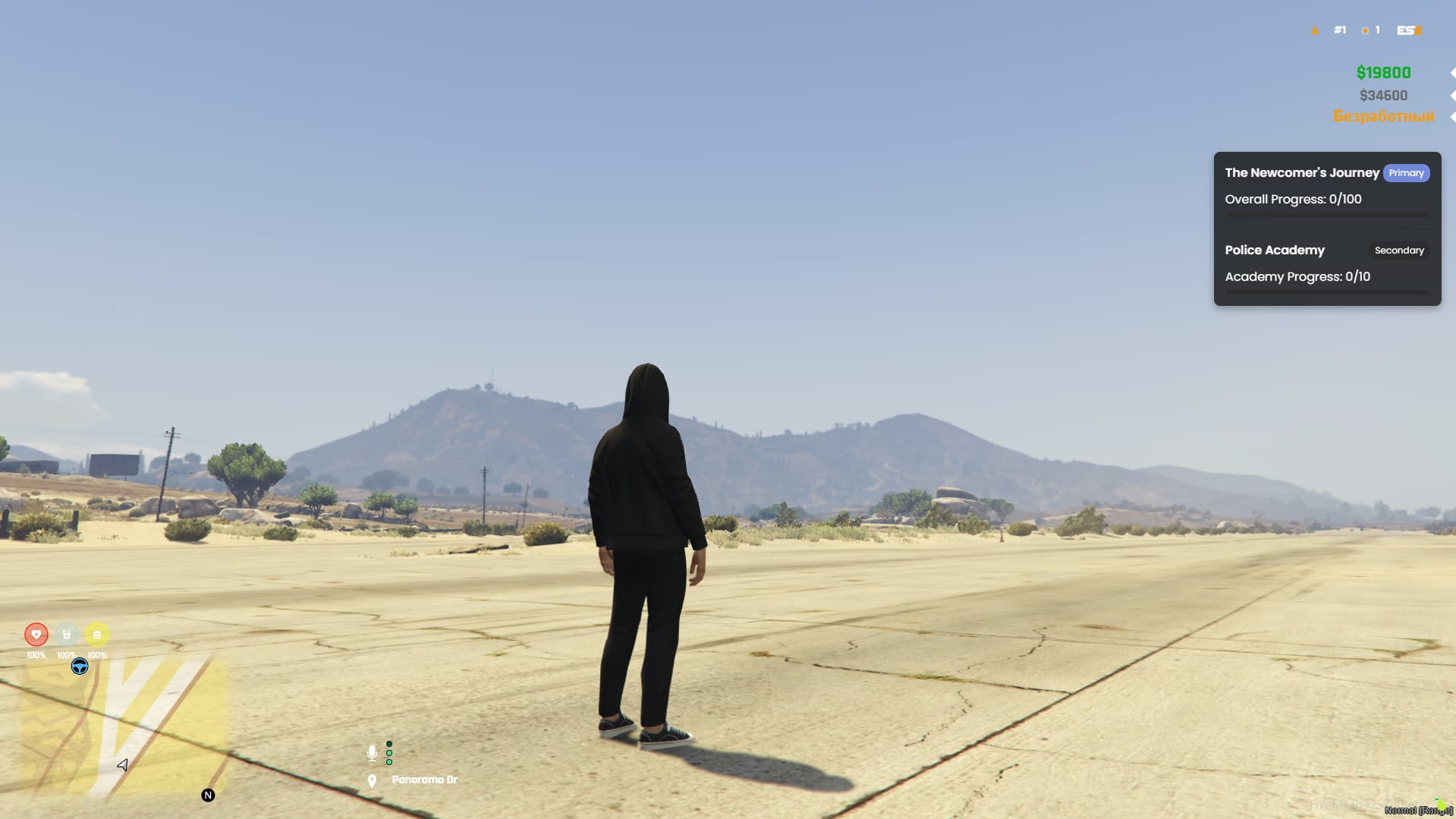Expand the Police Academy quest section
Viewport: 1456px width, 819px height.
1274,250
